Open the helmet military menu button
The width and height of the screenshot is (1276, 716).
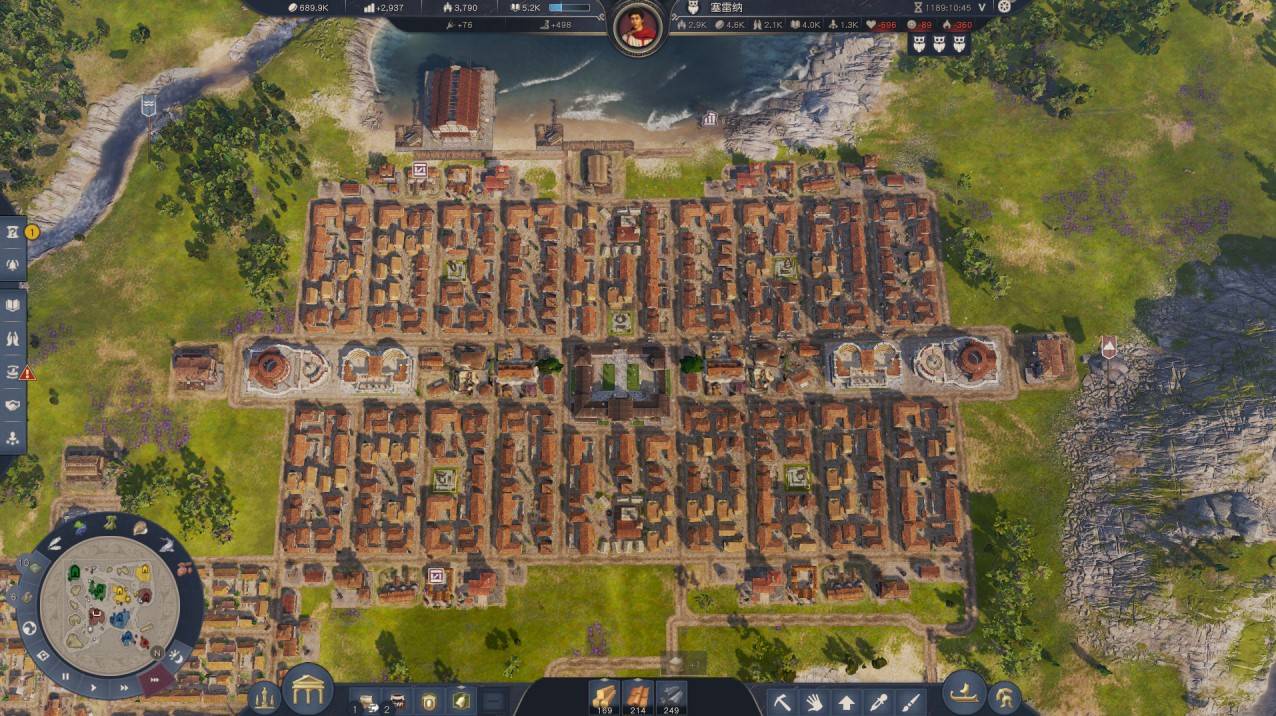click(x=1004, y=697)
